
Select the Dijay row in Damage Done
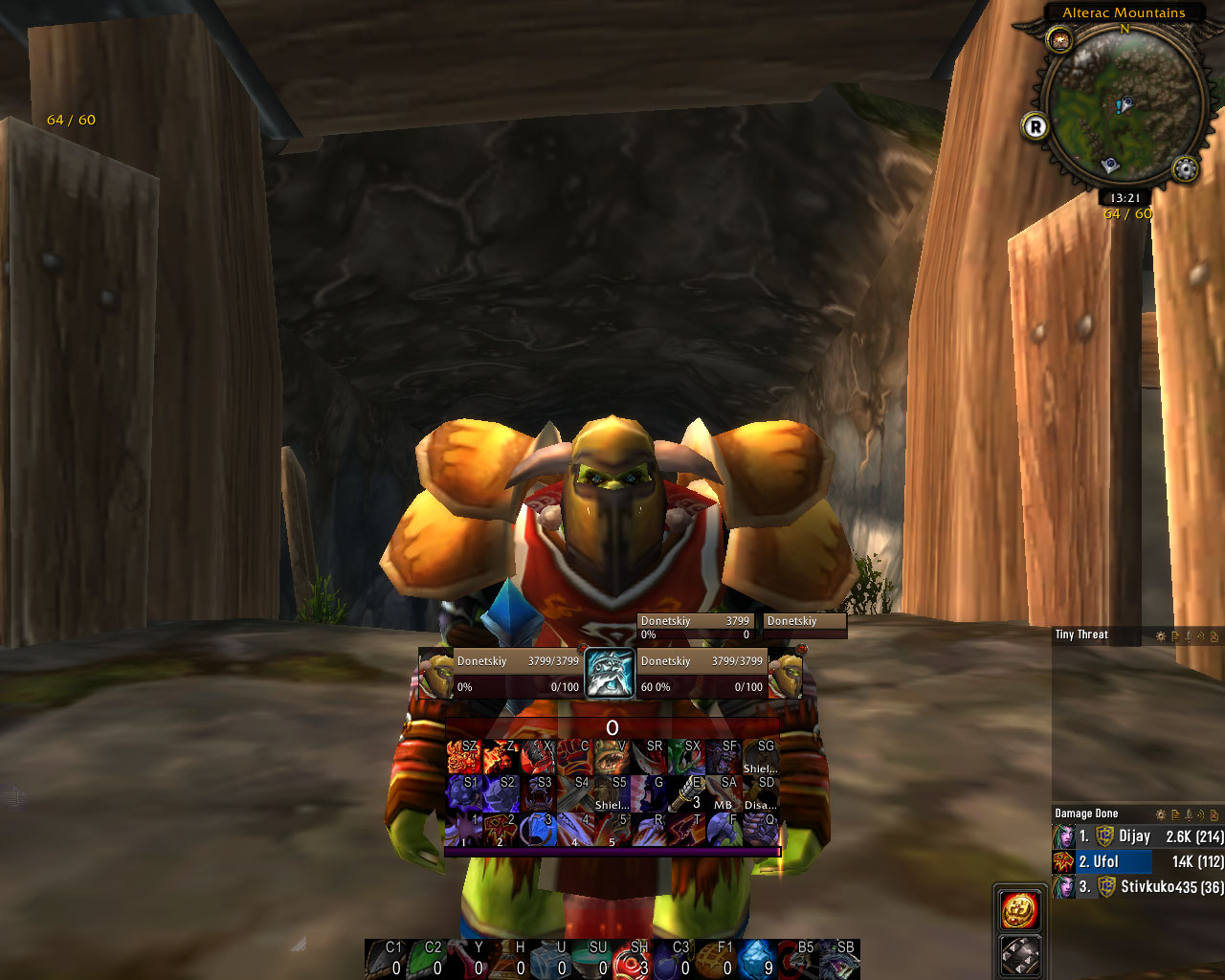(1138, 836)
